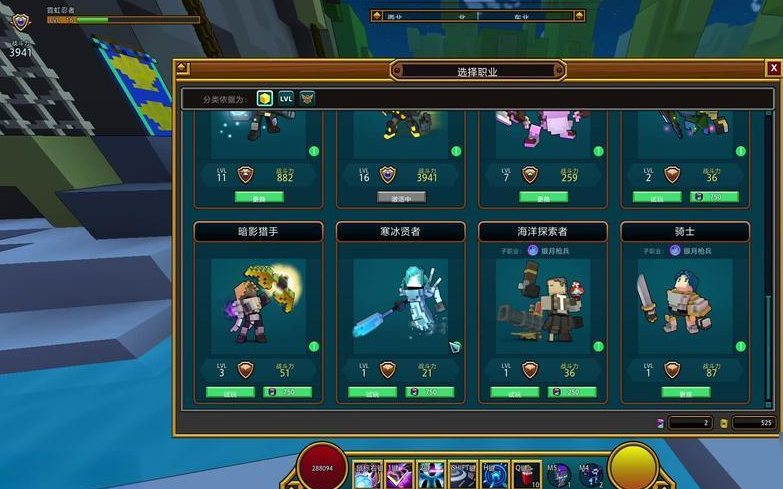Sort classes by the yellow cube filter

tap(264, 98)
